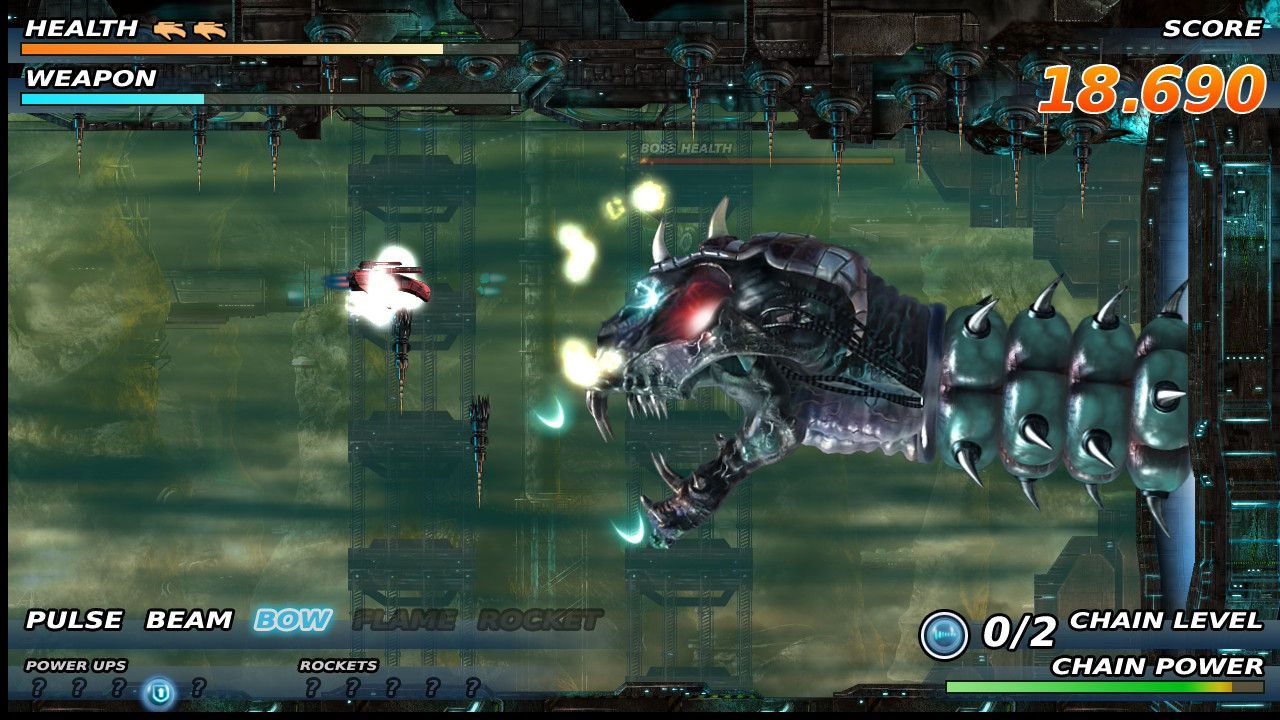Choose the highlighted BOW weapon
Viewport: 1280px width, 720px height.
point(292,620)
